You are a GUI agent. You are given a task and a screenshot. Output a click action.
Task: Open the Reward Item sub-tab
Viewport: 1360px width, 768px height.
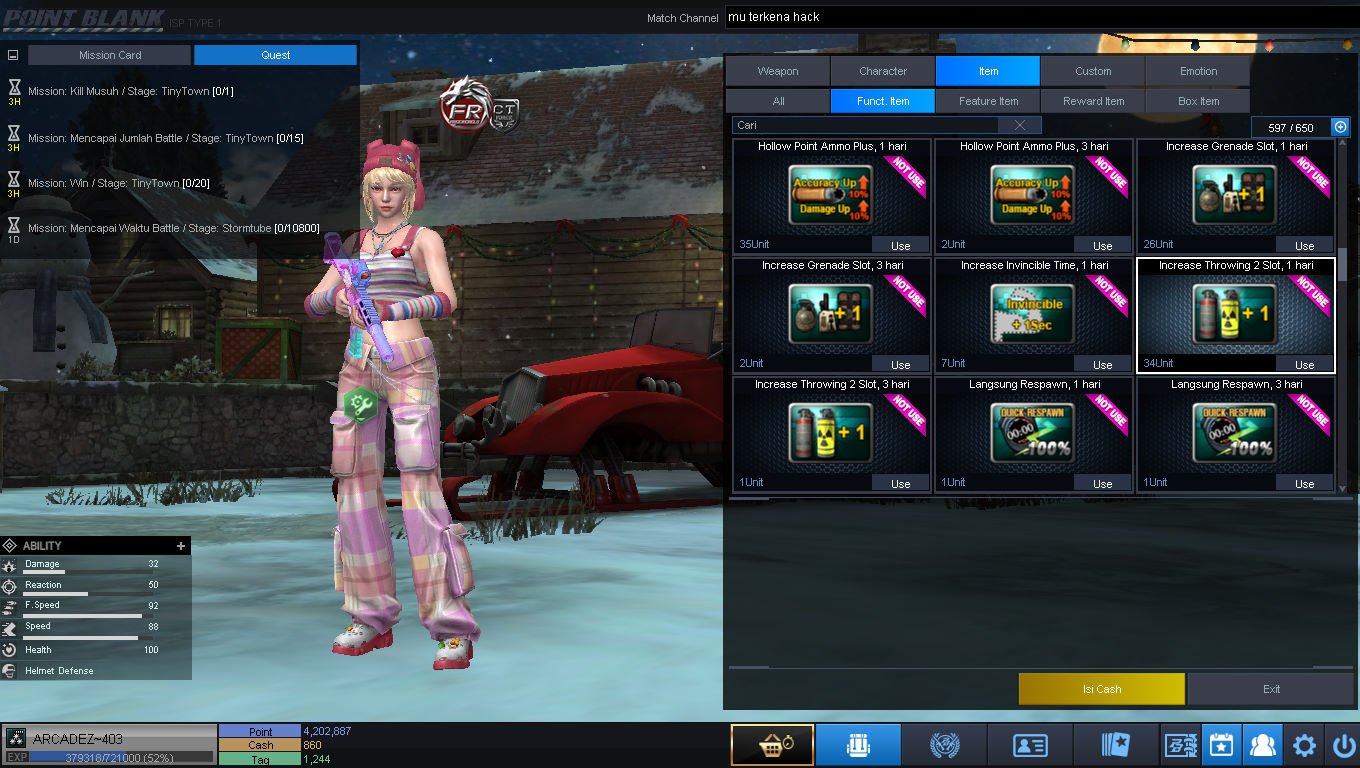[1093, 101]
